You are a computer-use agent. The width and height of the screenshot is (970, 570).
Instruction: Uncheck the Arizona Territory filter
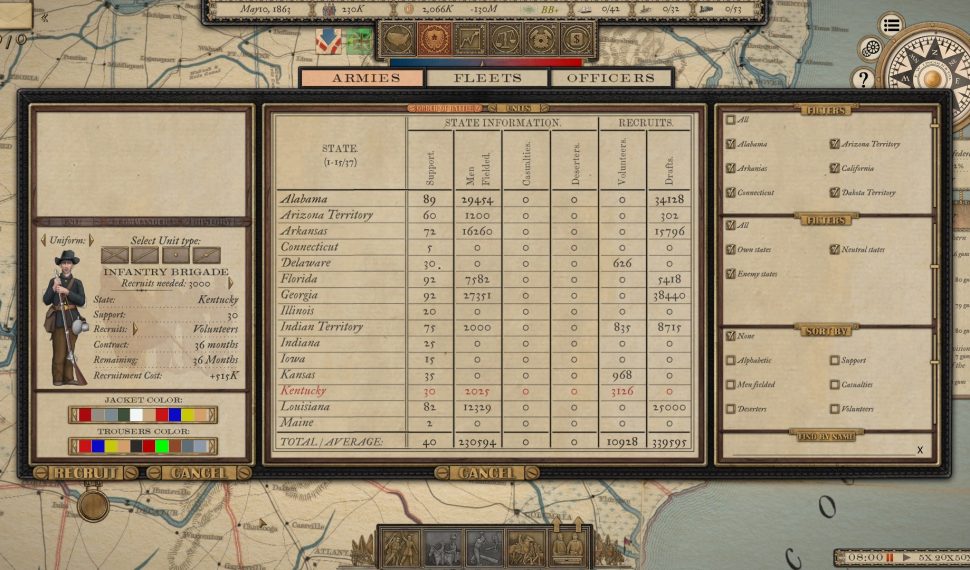(x=835, y=144)
